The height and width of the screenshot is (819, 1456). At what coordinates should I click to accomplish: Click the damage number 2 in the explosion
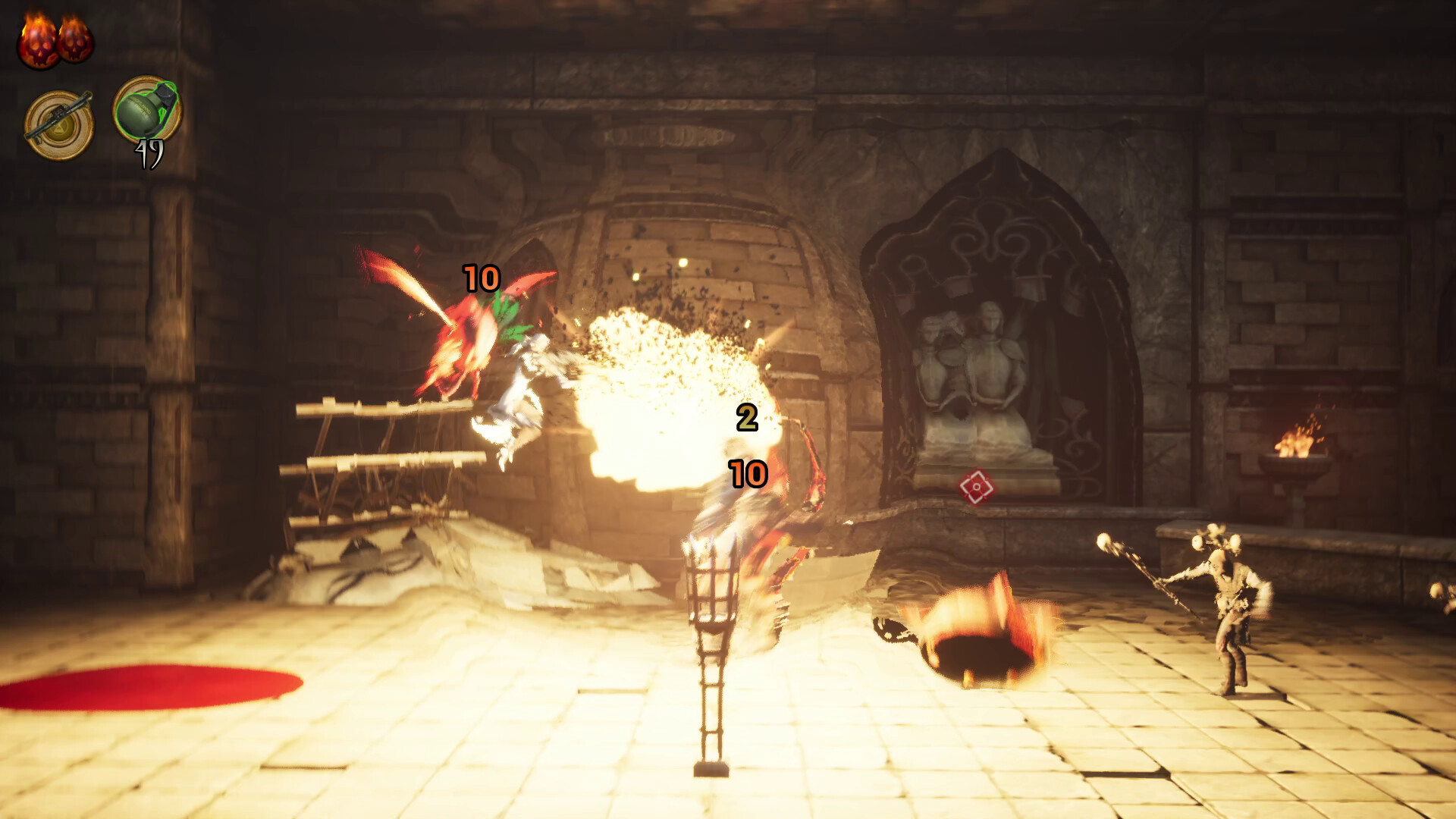click(747, 419)
